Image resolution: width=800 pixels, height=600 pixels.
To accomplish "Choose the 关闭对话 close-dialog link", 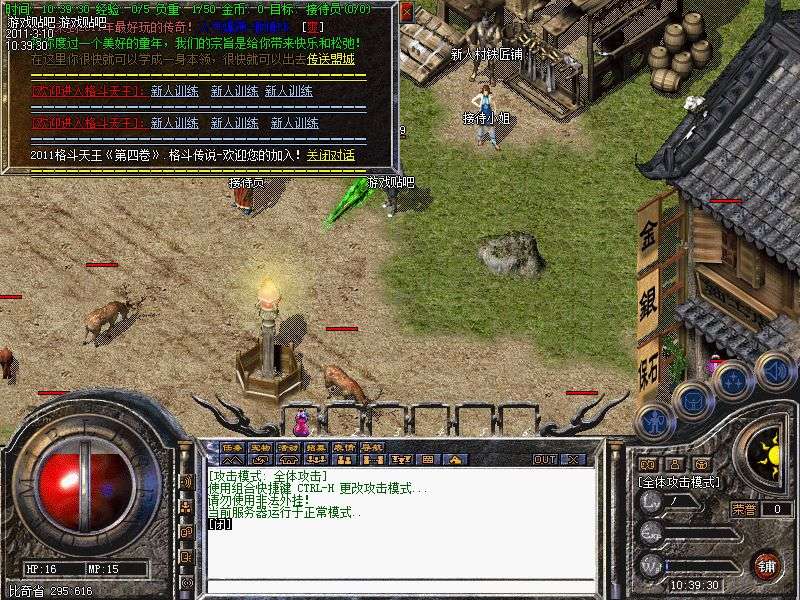I will pyautogui.click(x=330, y=155).
